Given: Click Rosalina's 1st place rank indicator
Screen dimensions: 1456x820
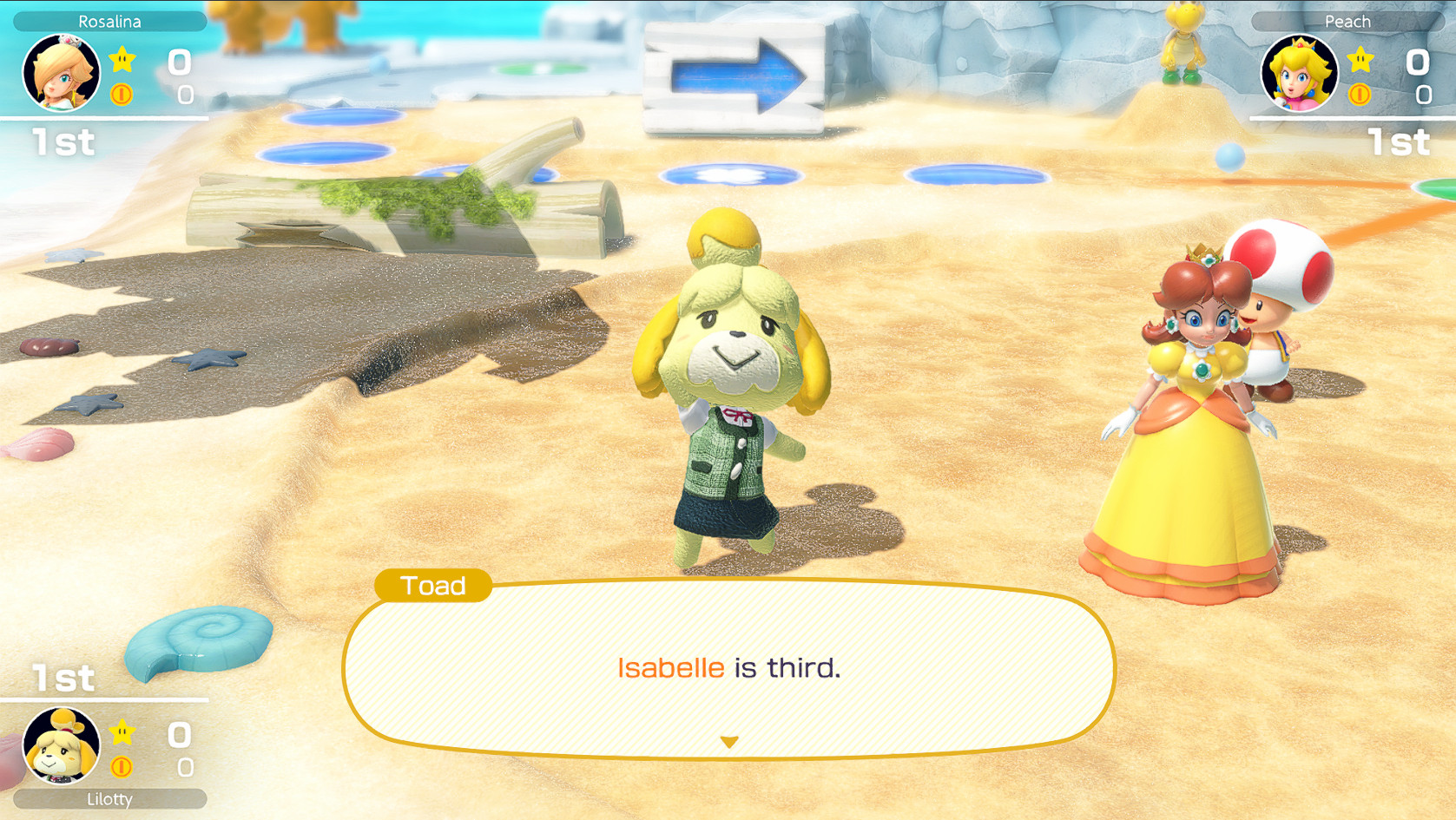Looking at the screenshot, I should 63,141.
